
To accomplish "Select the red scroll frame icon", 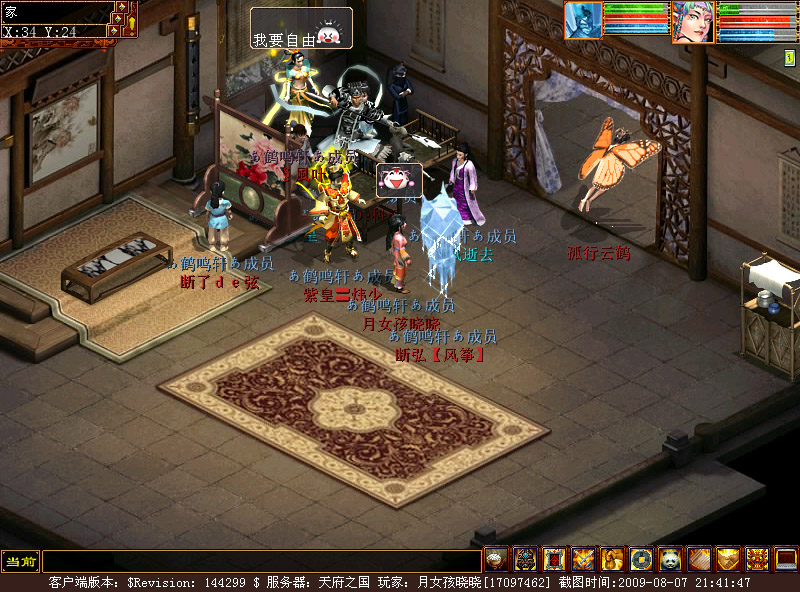I will click(554, 560).
